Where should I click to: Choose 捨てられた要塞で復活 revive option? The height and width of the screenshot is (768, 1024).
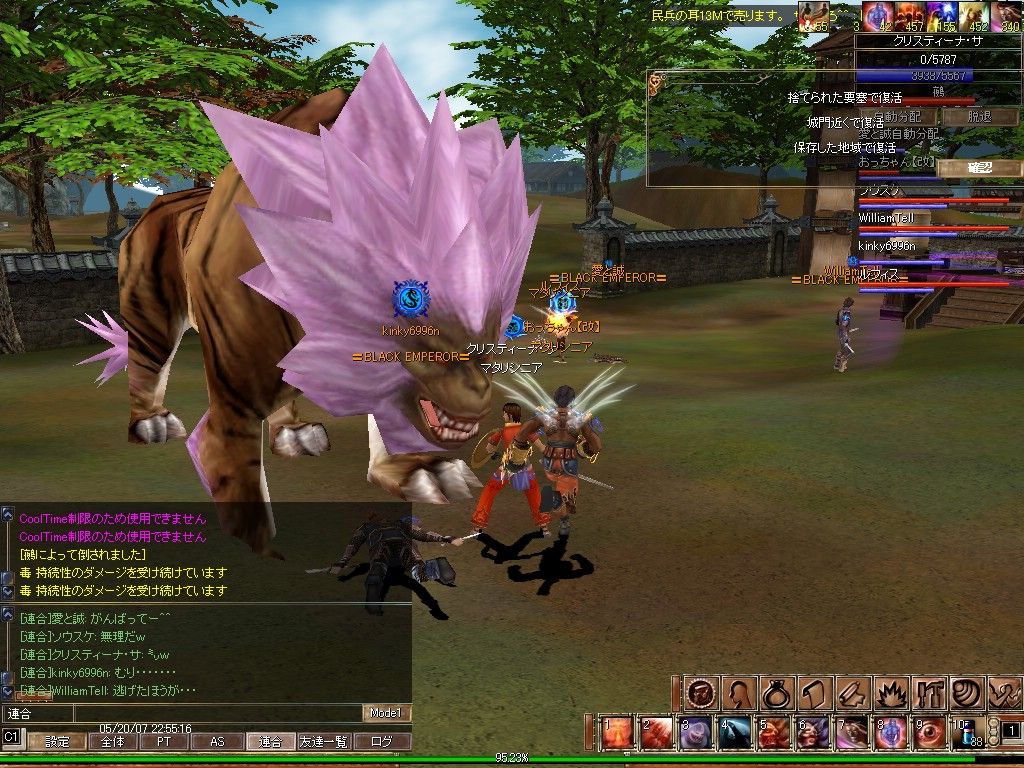[844, 98]
